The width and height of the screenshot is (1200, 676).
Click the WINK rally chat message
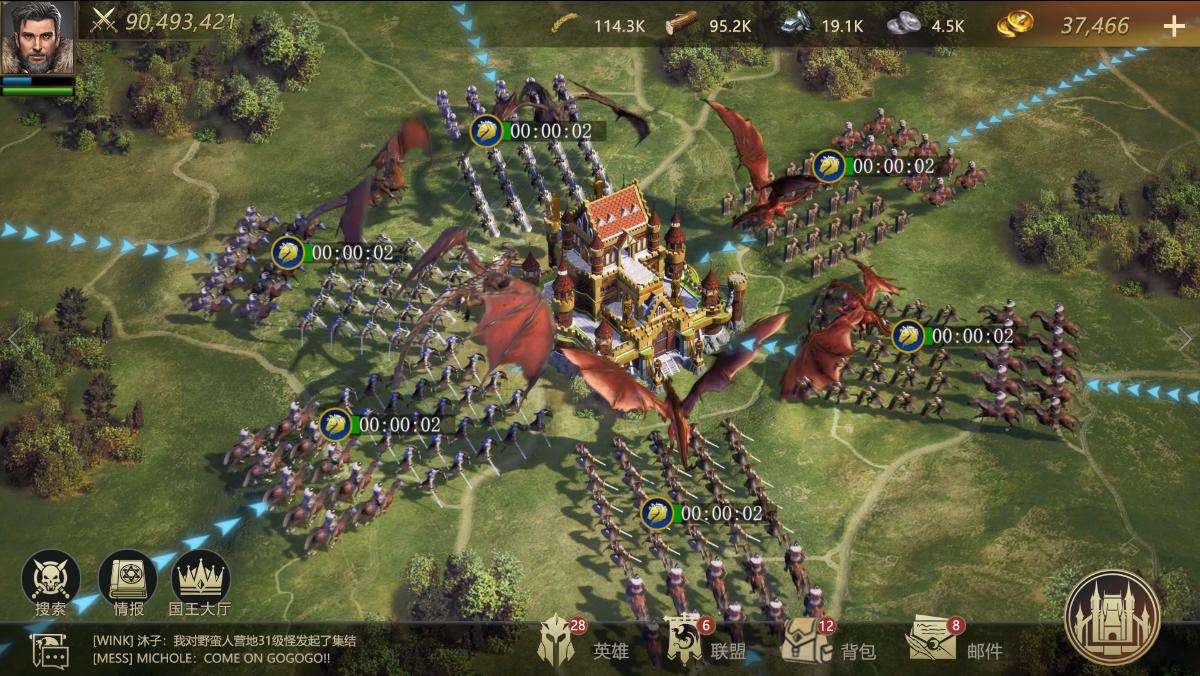click(x=224, y=641)
